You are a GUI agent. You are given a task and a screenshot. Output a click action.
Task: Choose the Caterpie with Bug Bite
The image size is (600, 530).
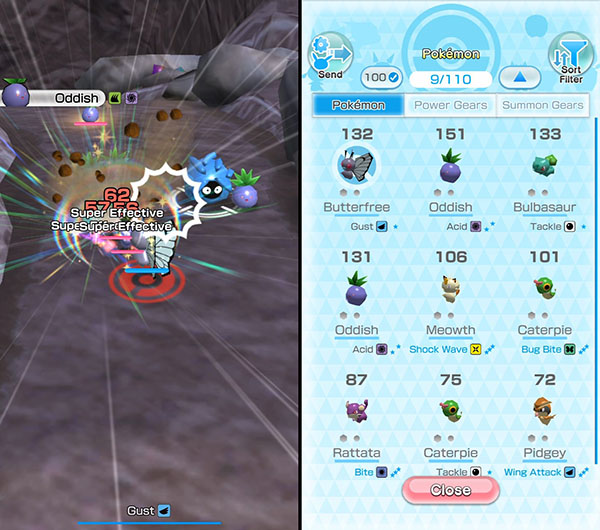545,293
